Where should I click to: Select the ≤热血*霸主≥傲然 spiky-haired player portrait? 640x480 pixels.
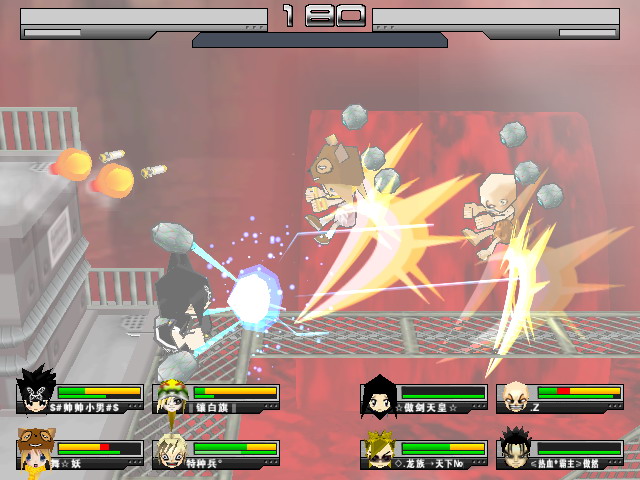(x=516, y=448)
